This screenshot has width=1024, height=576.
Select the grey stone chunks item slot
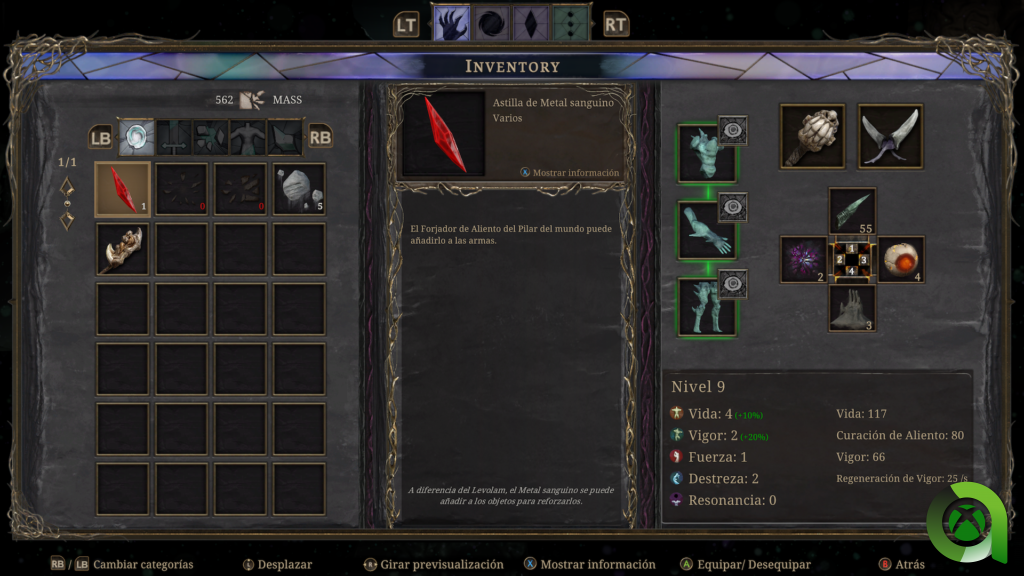point(299,189)
